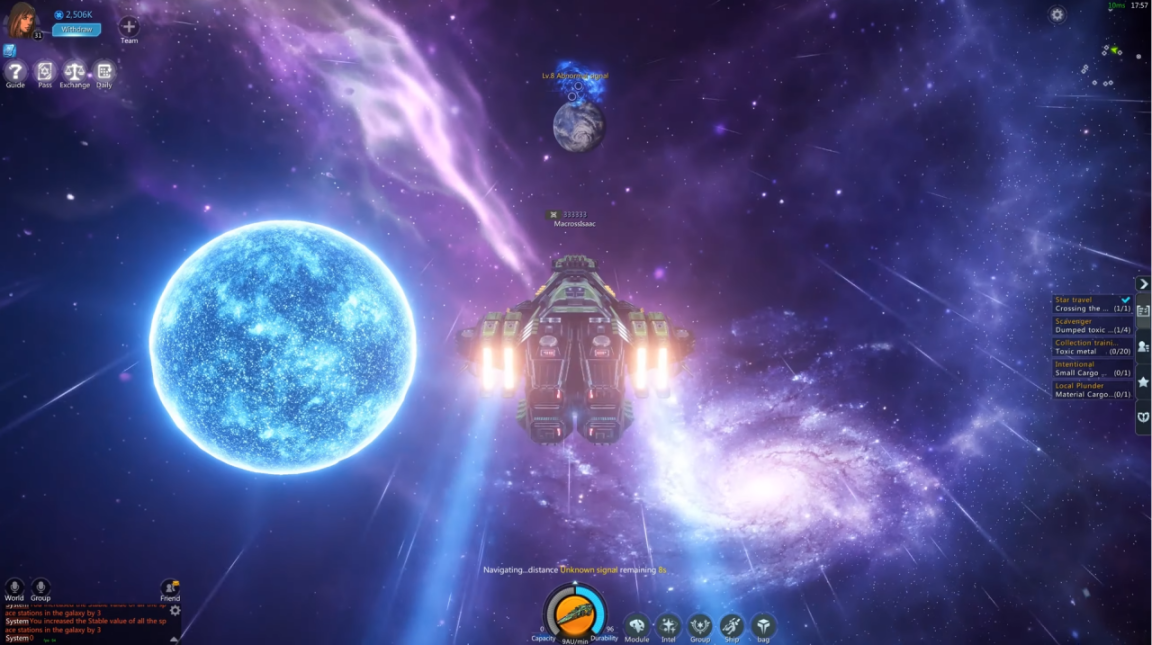This screenshot has height=645, width=1152.
Task: Select the Local Plunder quest entry
Action: (x=1092, y=390)
